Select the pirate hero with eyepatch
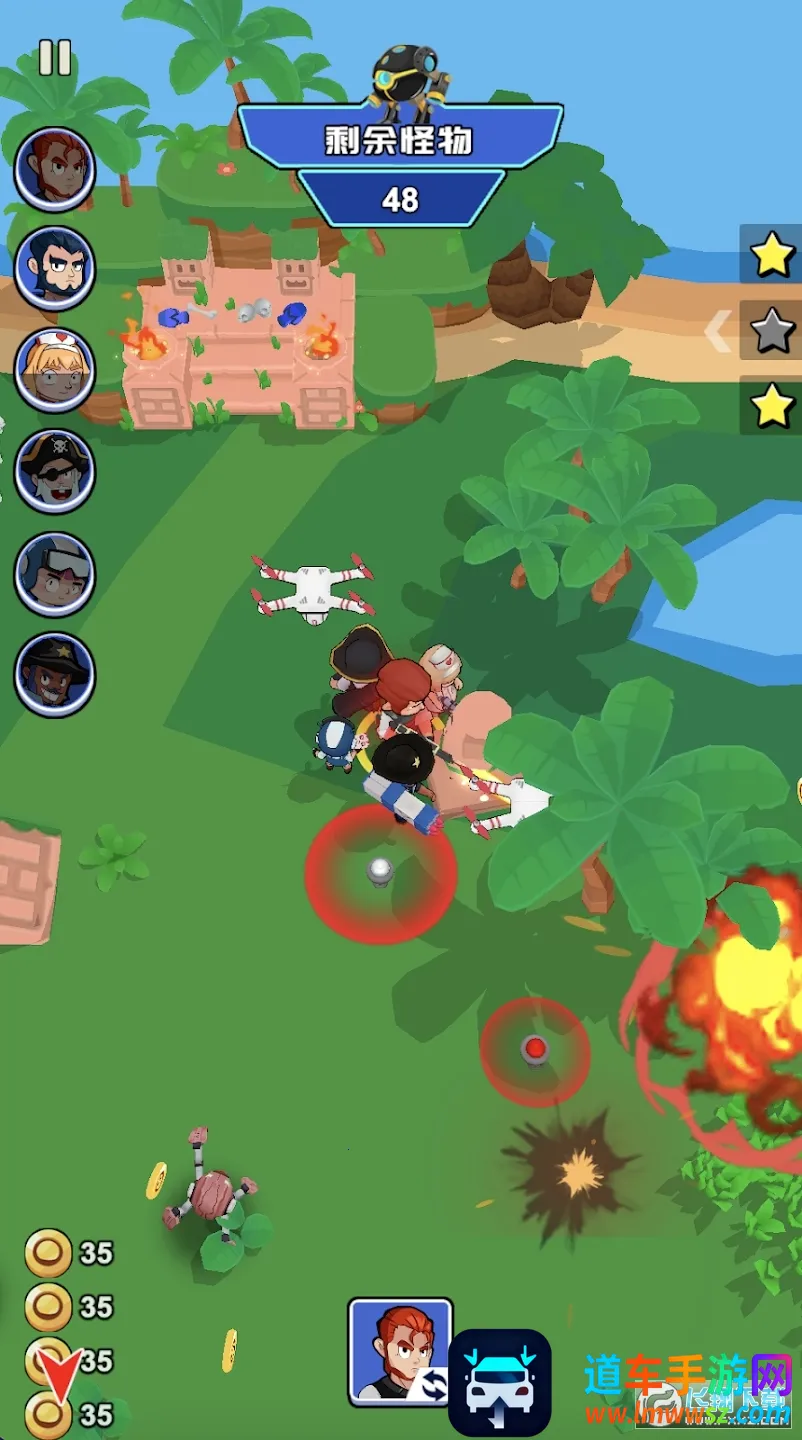The width and height of the screenshot is (802, 1440). [55, 471]
